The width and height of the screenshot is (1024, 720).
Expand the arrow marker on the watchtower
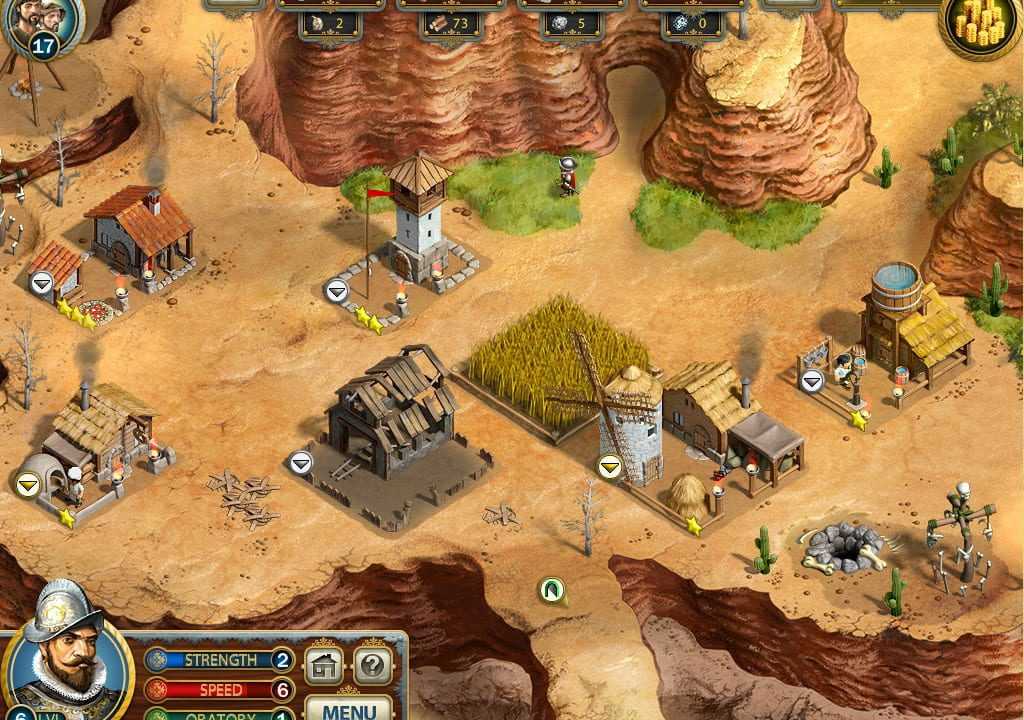pyautogui.click(x=337, y=291)
